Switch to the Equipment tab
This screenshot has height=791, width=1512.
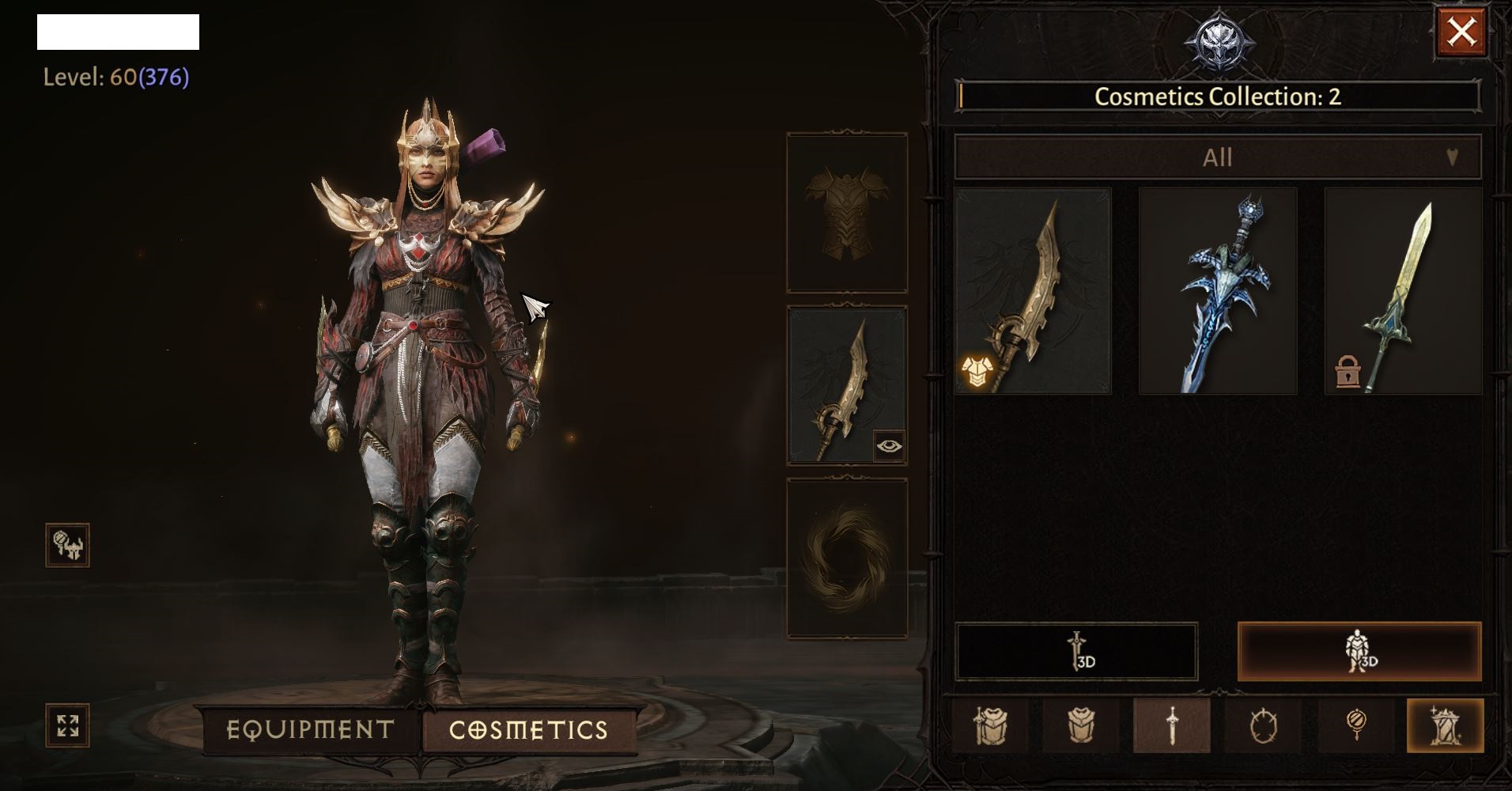(310, 729)
